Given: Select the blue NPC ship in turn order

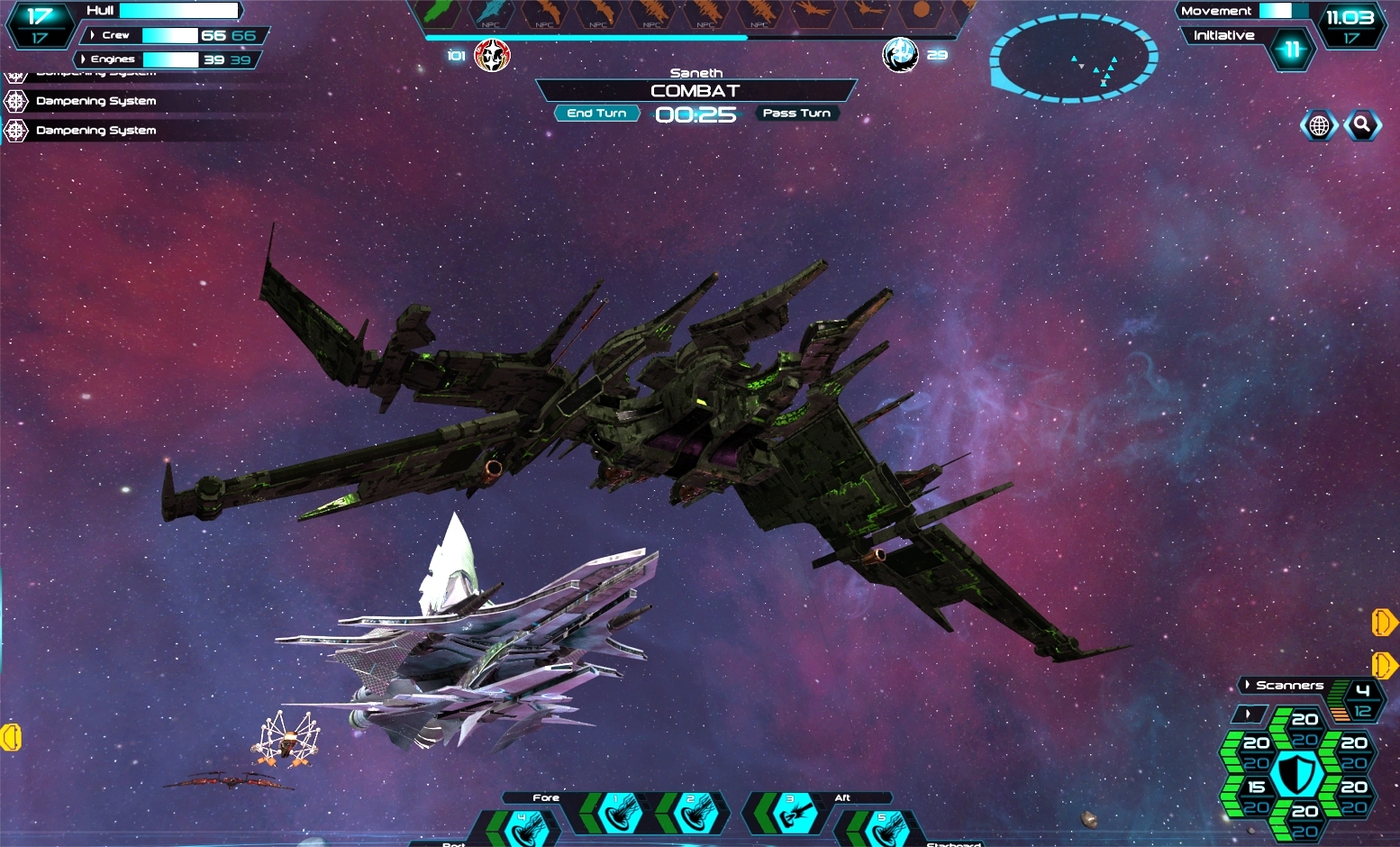Looking at the screenshot, I should [x=491, y=14].
